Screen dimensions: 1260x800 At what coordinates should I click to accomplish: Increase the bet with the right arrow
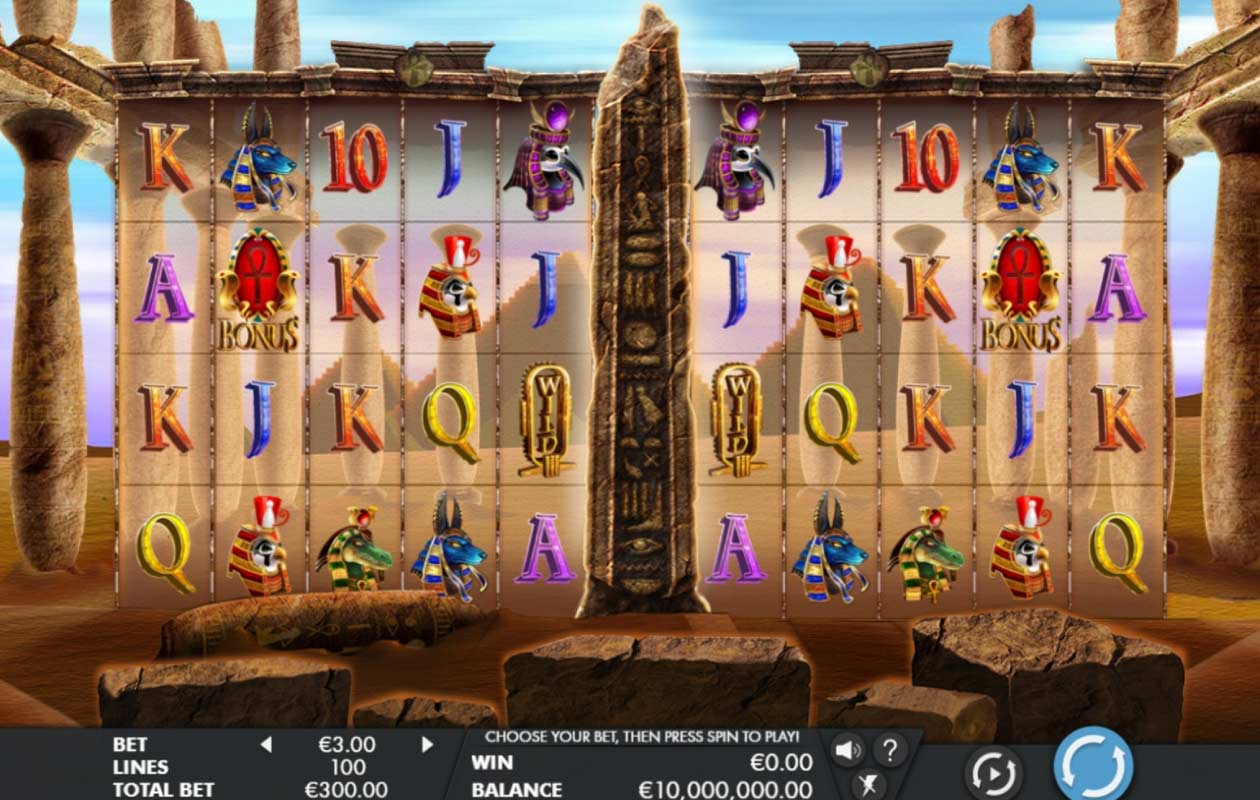[428, 744]
